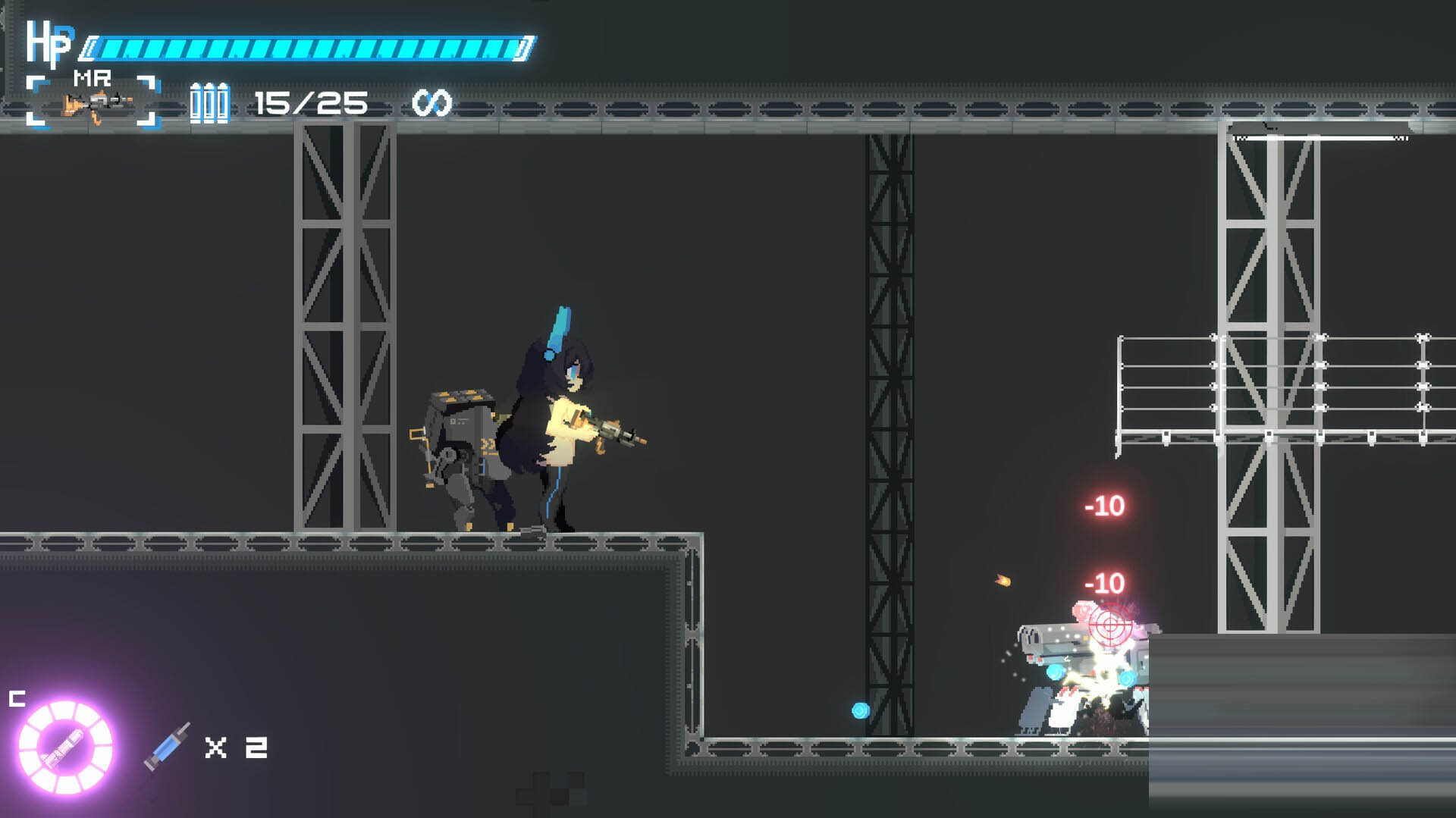
Task: Use the blue syringe healing item
Action: [168, 747]
